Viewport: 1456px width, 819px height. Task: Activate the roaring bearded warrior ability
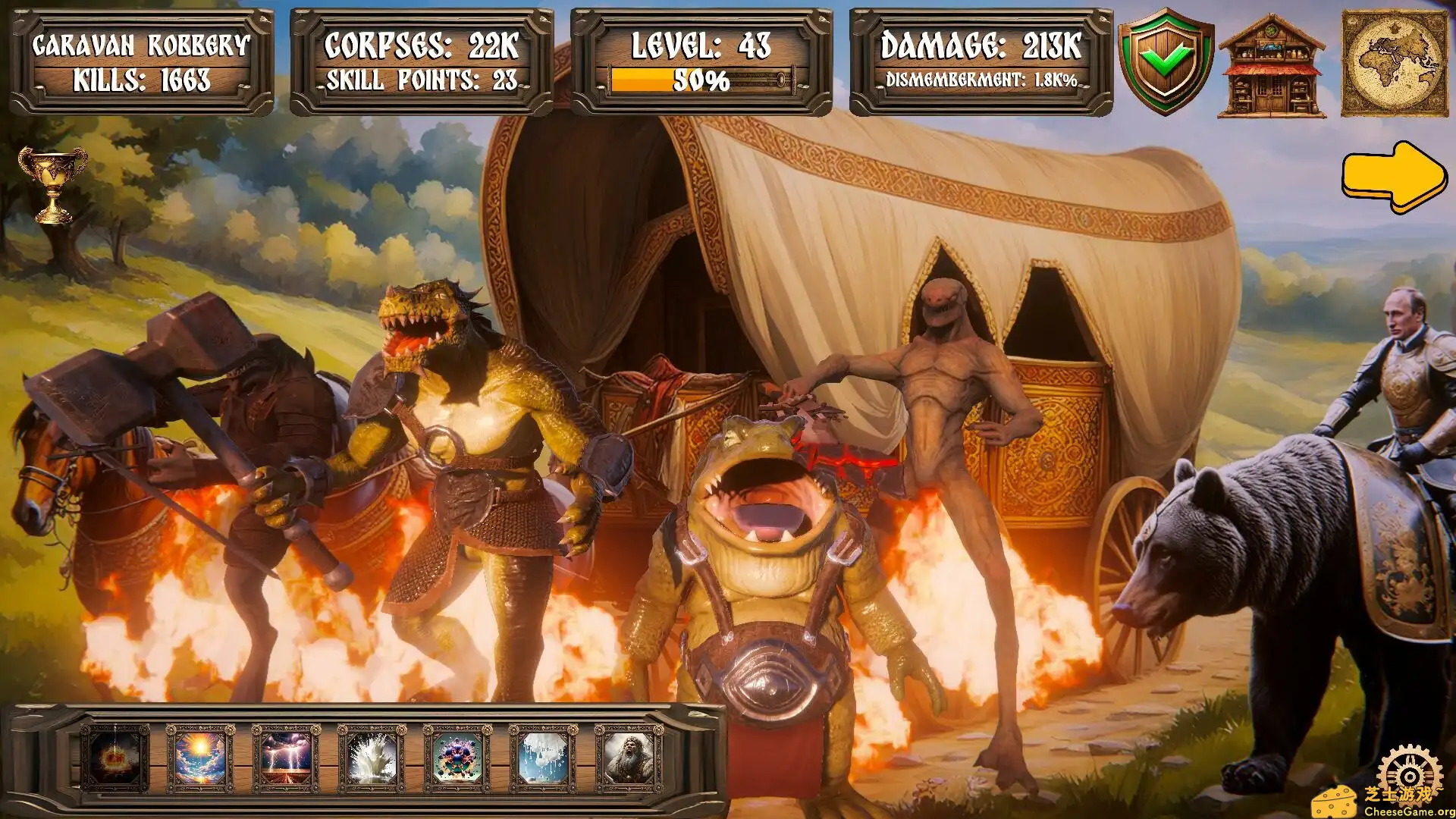click(629, 756)
